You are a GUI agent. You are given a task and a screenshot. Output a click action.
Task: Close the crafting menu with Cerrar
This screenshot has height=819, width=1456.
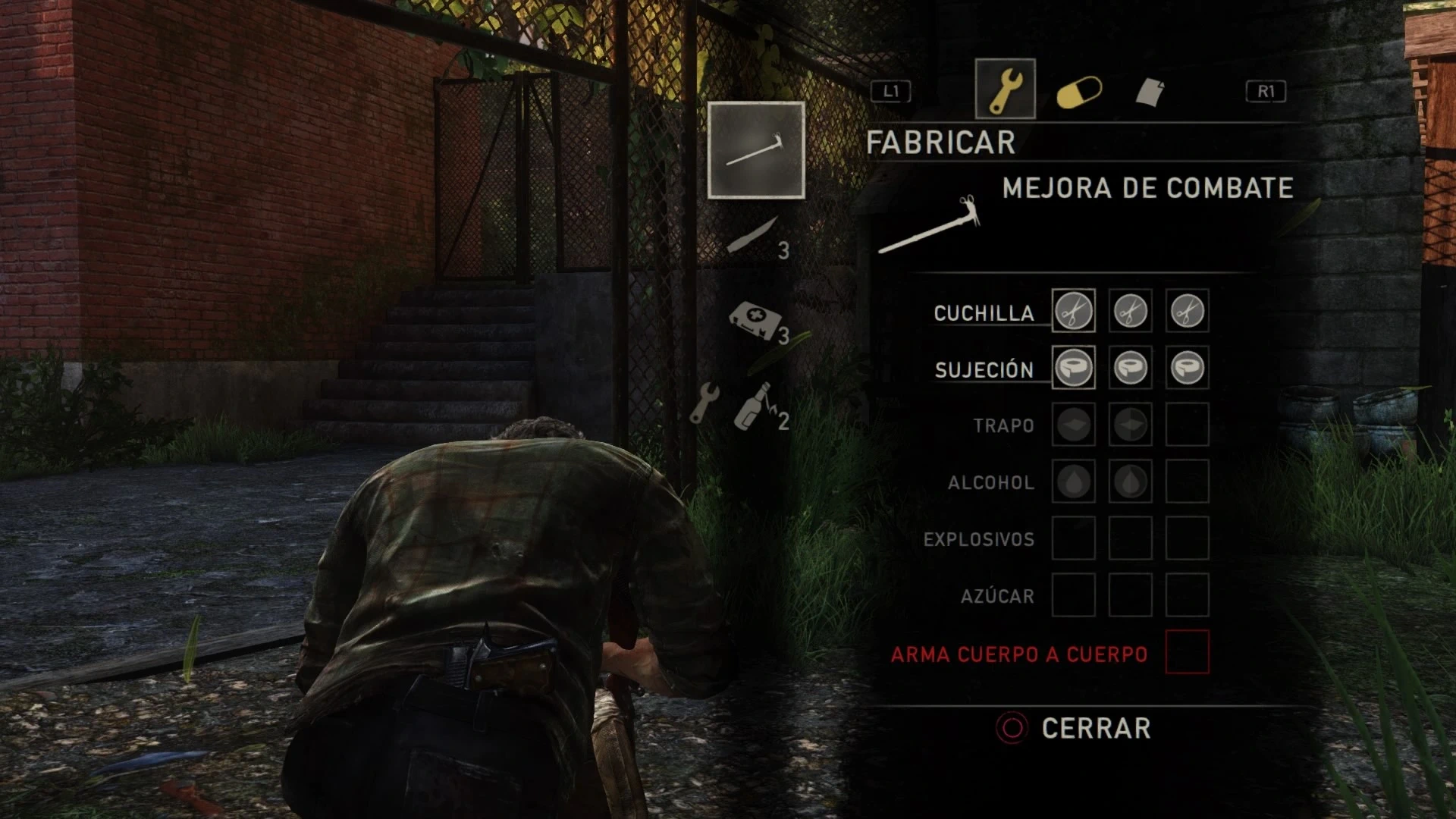1095,728
